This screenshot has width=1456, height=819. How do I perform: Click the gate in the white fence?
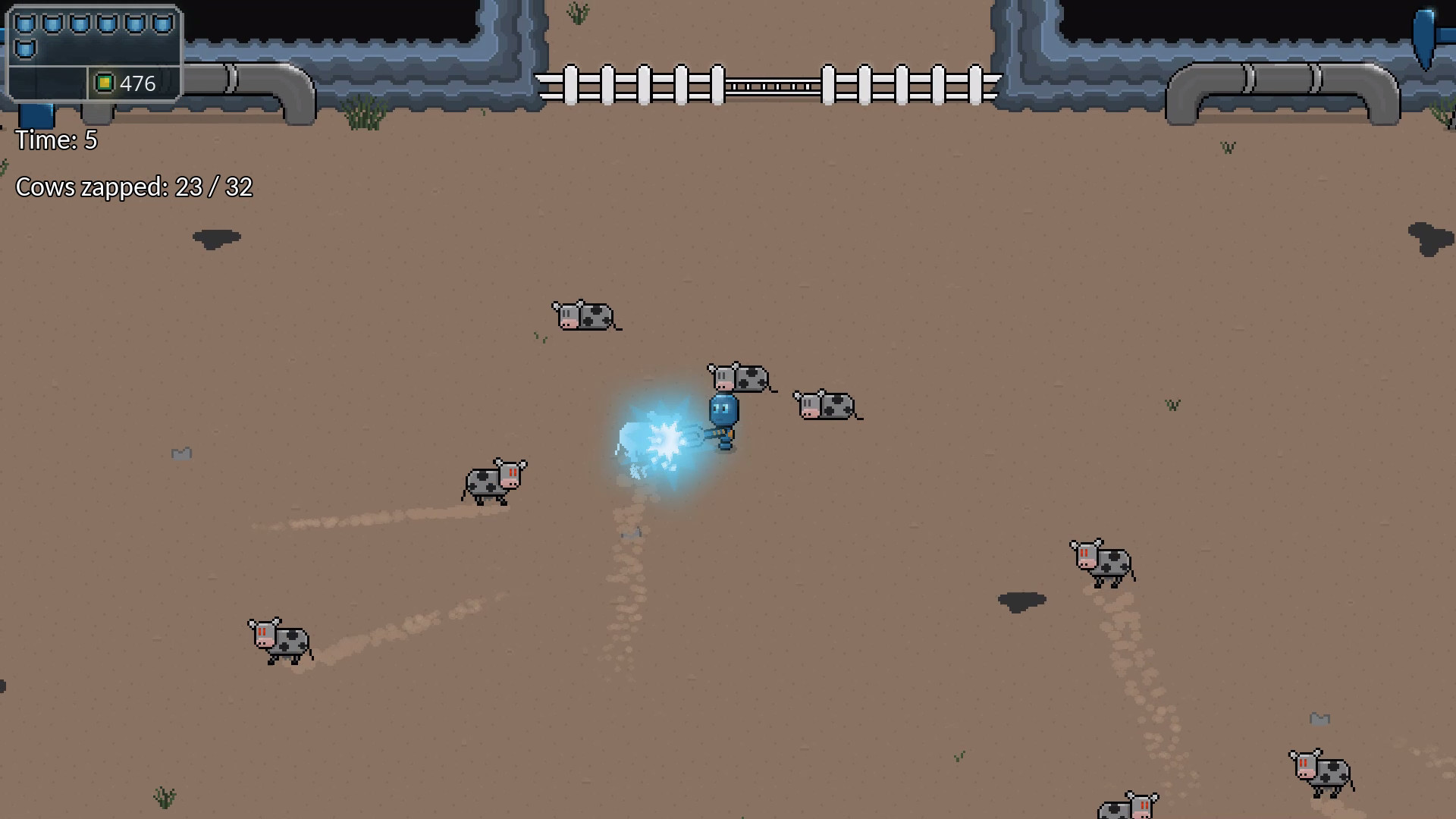(773, 85)
